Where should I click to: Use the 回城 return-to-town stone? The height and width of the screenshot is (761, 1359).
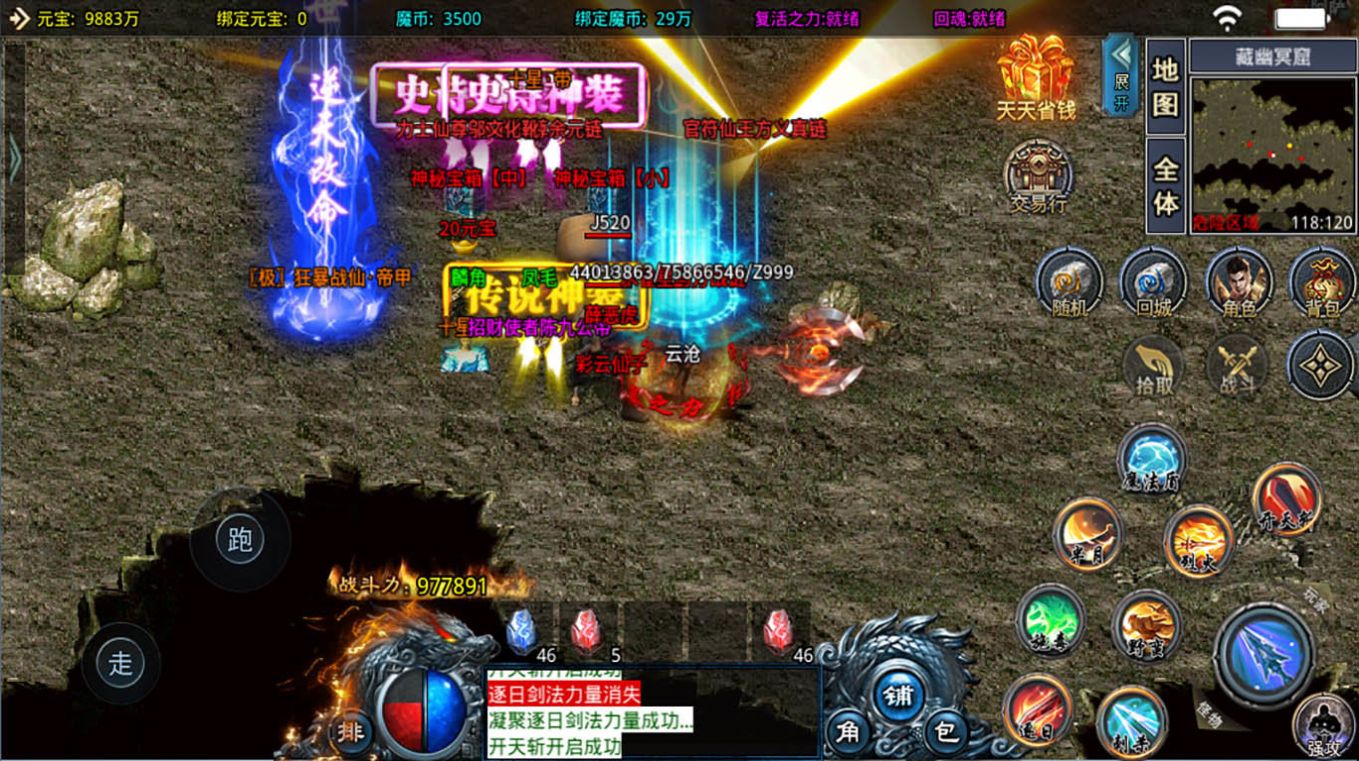(1153, 283)
